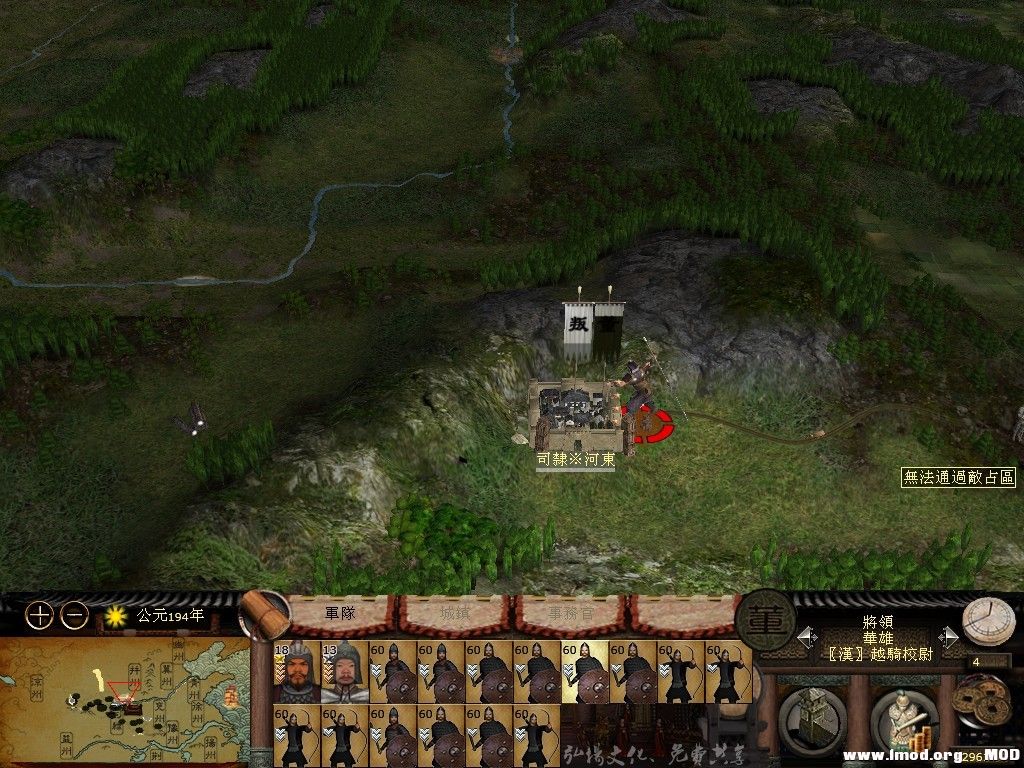Select the officer portrait with 13 troops
The height and width of the screenshot is (768, 1024).
pos(345,671)
